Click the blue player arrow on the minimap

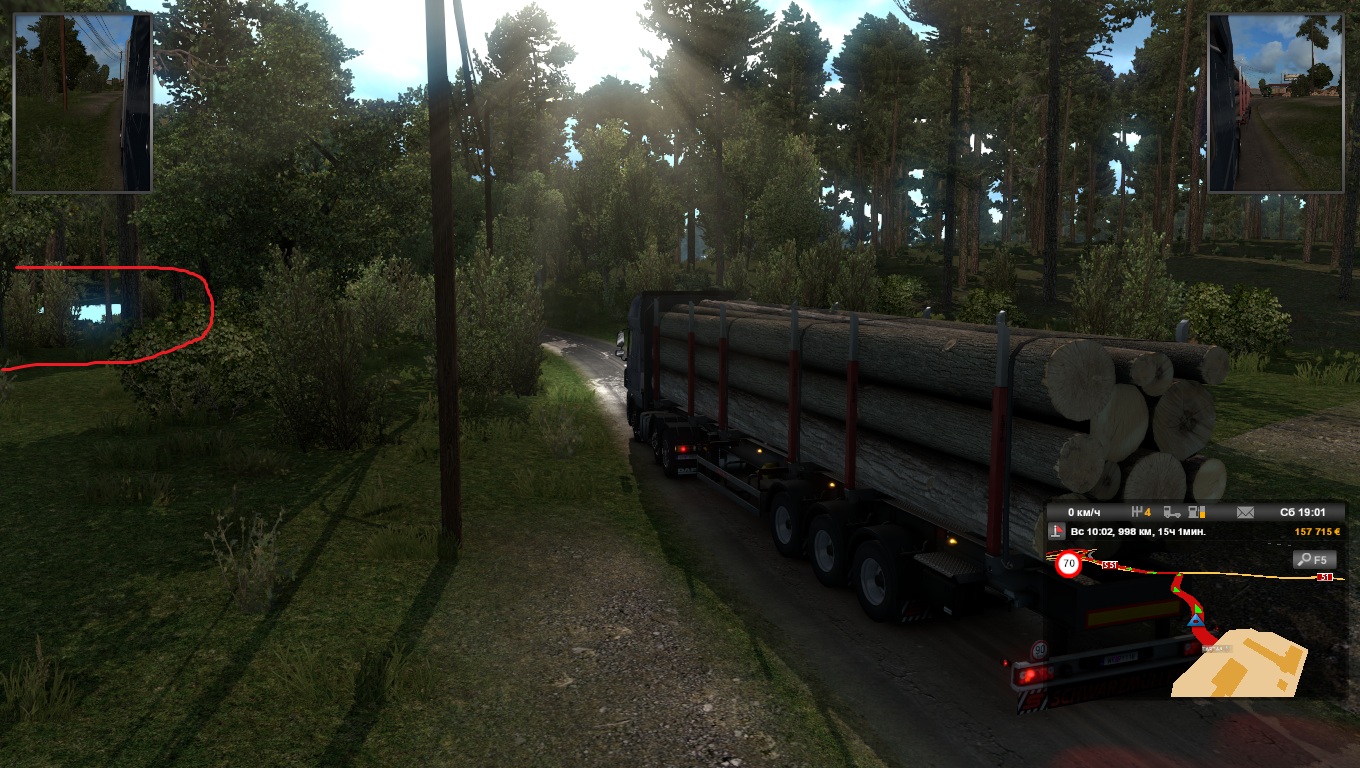[1195, 622]
